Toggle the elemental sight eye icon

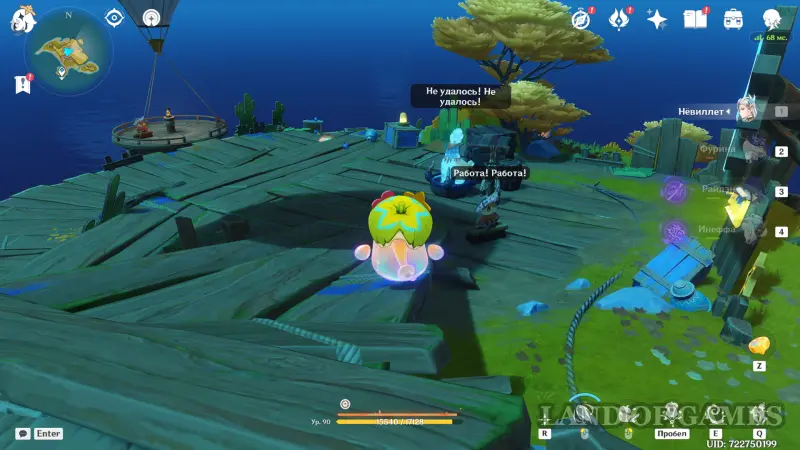(x=114, y=18)
